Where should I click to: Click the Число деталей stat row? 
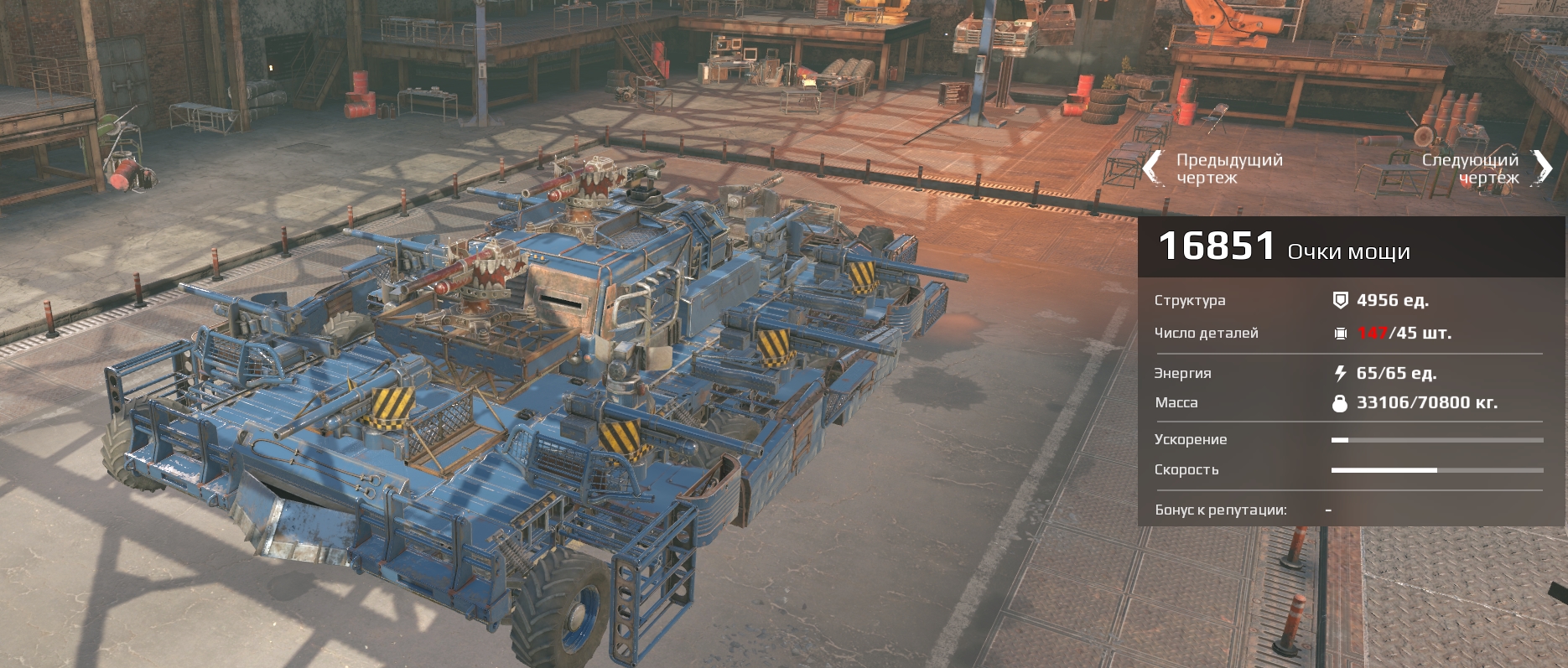(x=1207, y=332)
